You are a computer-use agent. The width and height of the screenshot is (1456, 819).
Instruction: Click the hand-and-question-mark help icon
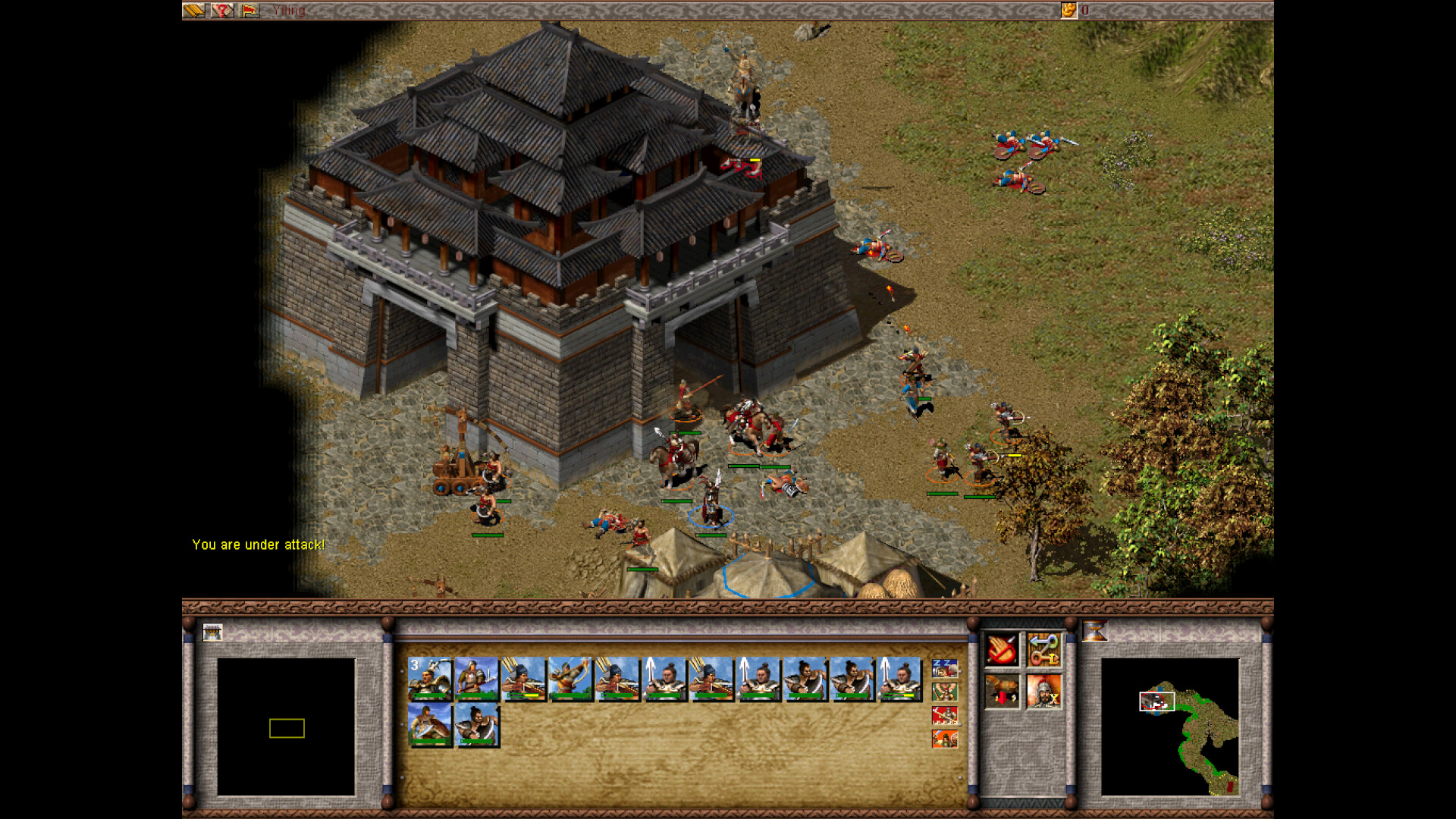221,11
